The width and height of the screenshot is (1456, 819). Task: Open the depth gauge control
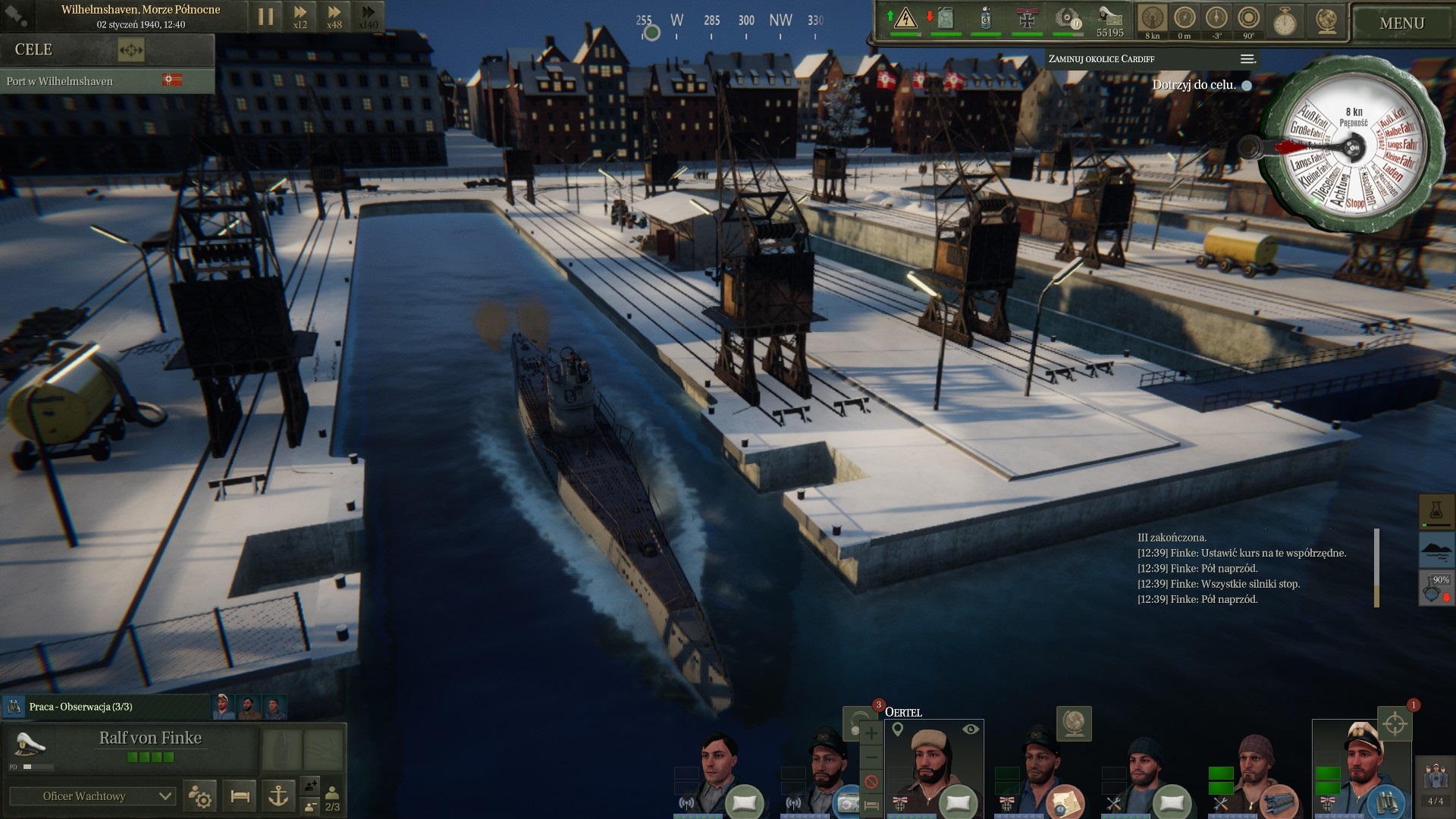tap(1185, 19)
